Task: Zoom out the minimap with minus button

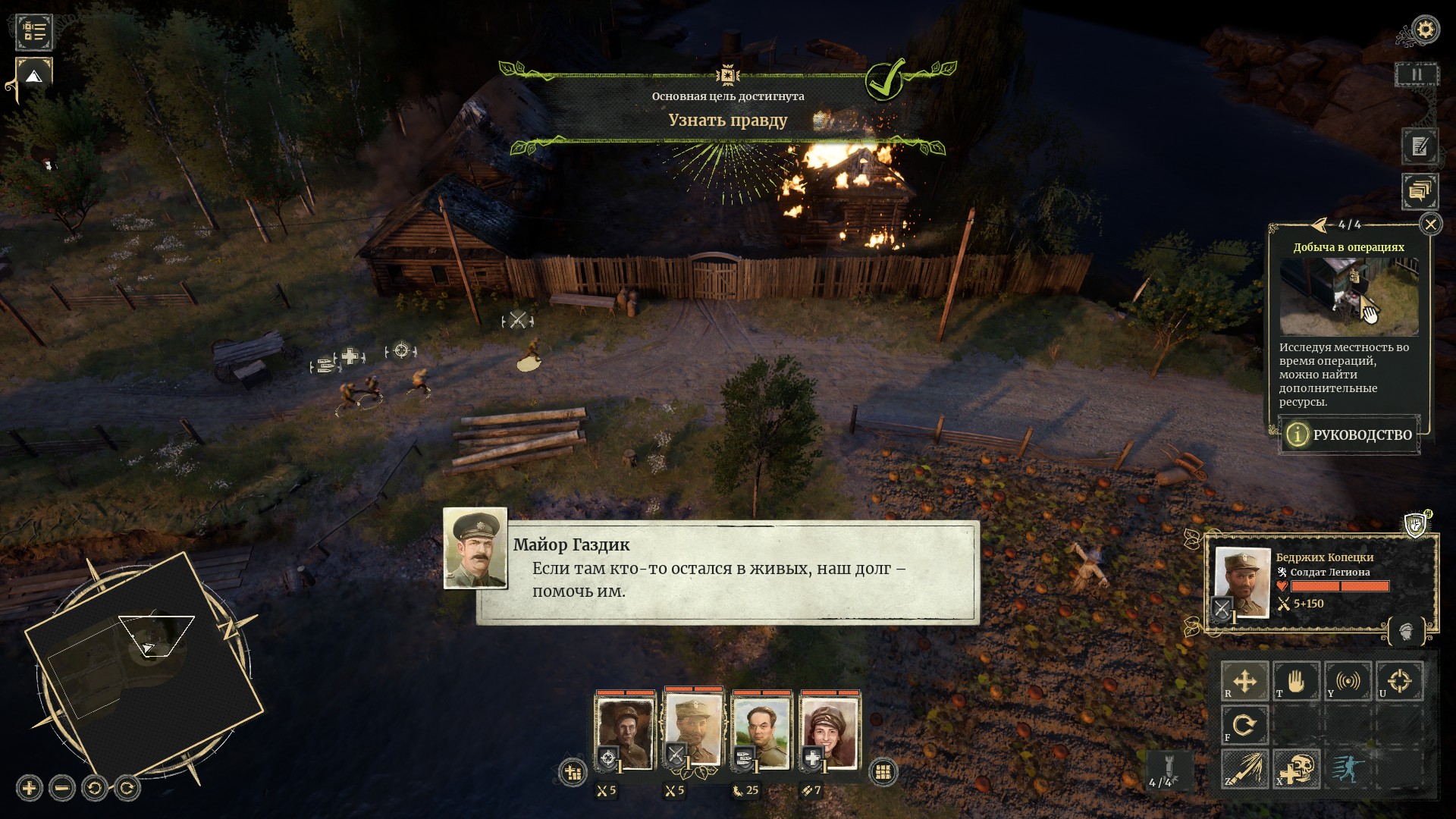Action: (62, 788)
